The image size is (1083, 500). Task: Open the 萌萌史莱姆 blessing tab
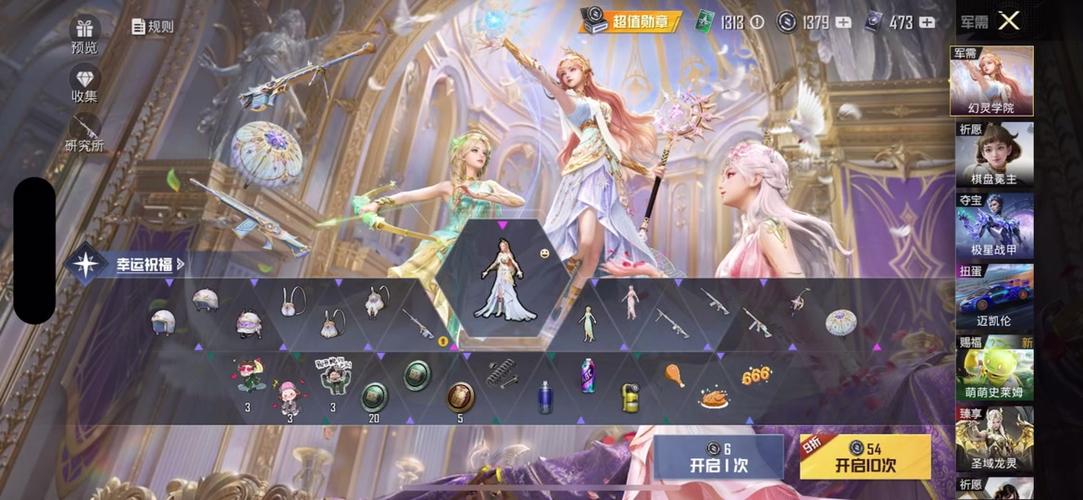click(993, 368)
